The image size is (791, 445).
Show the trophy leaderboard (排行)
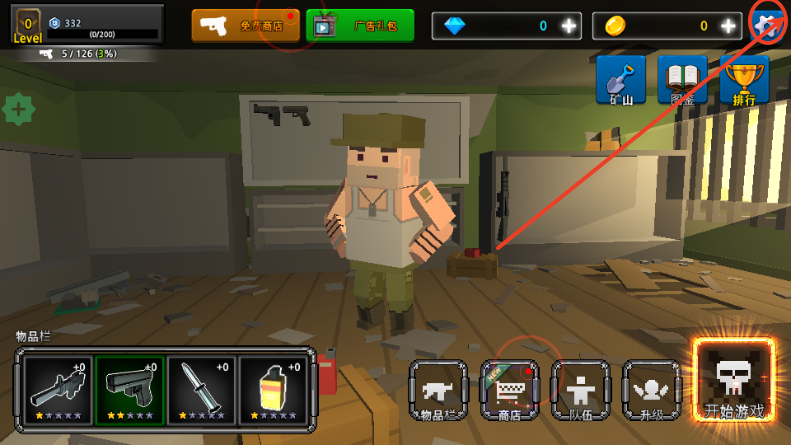click(x=744, y=80)
